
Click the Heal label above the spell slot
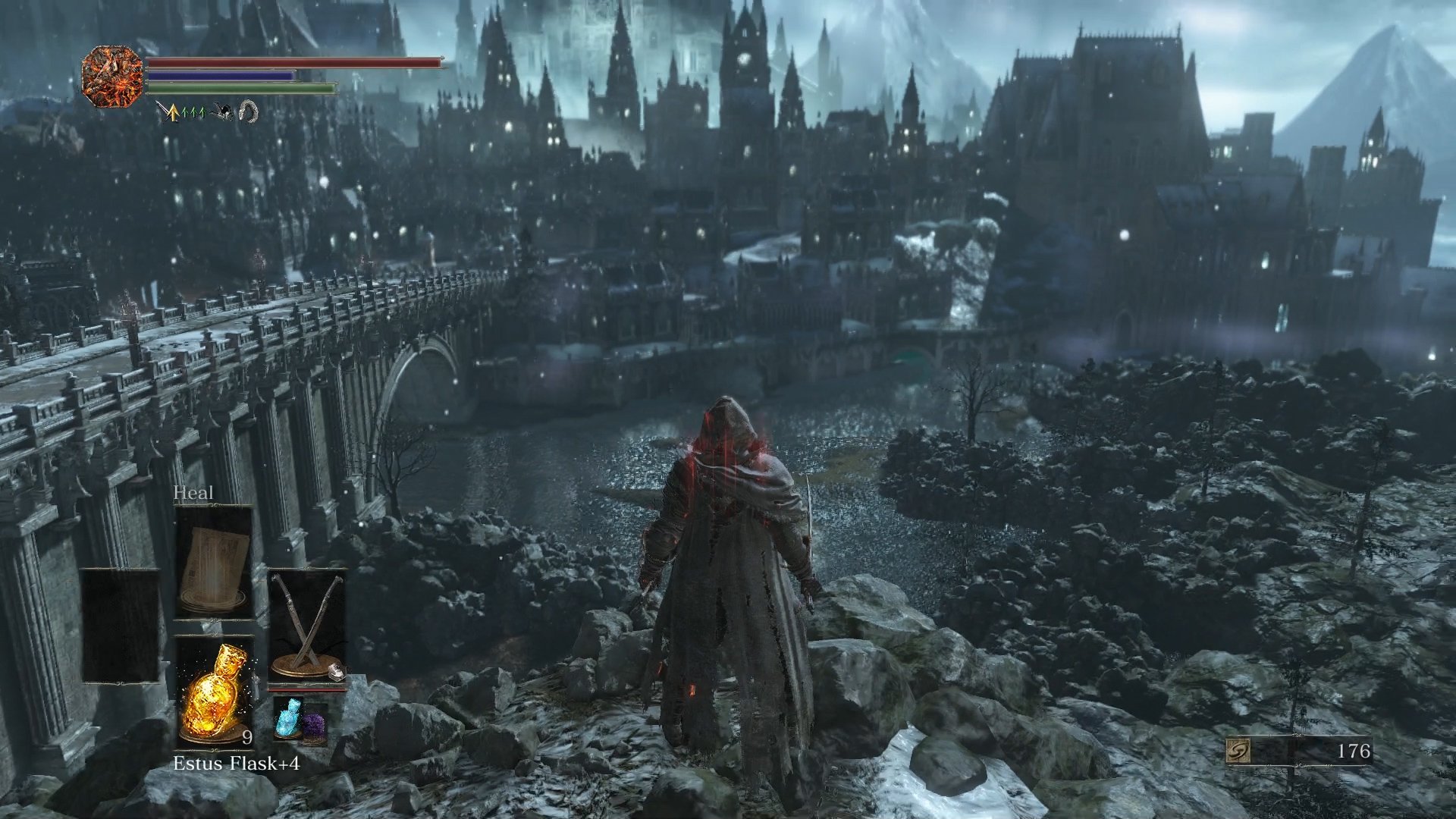click(x=194, y=493)
